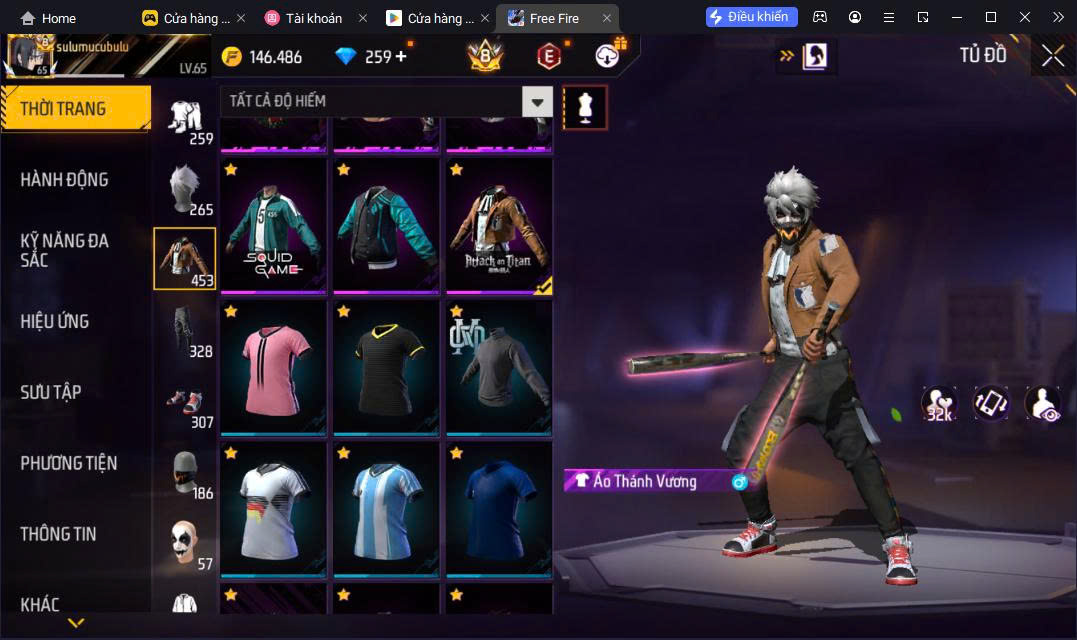The width and height of the screenshot is (1077, 640).
Task: Switch to Kỹ Năng Đa Sắc tab
Action: click(64, 250)
